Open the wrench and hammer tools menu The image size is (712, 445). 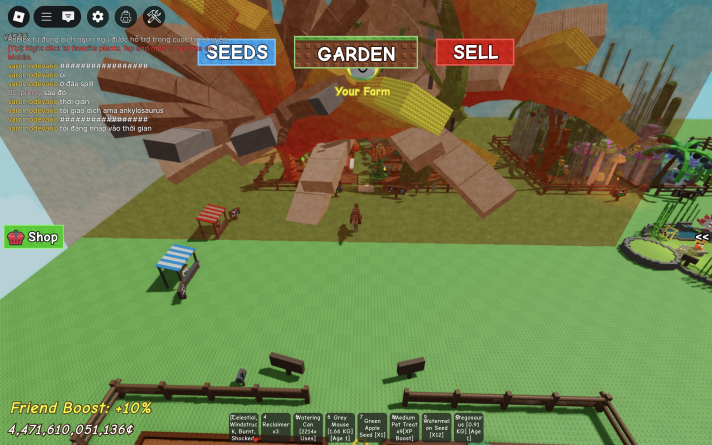pos(153,16)
